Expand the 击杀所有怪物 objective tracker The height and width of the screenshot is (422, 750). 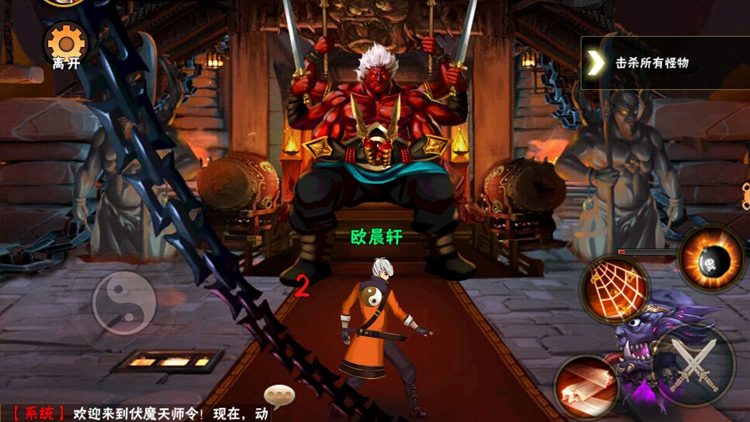coord(596,63)
